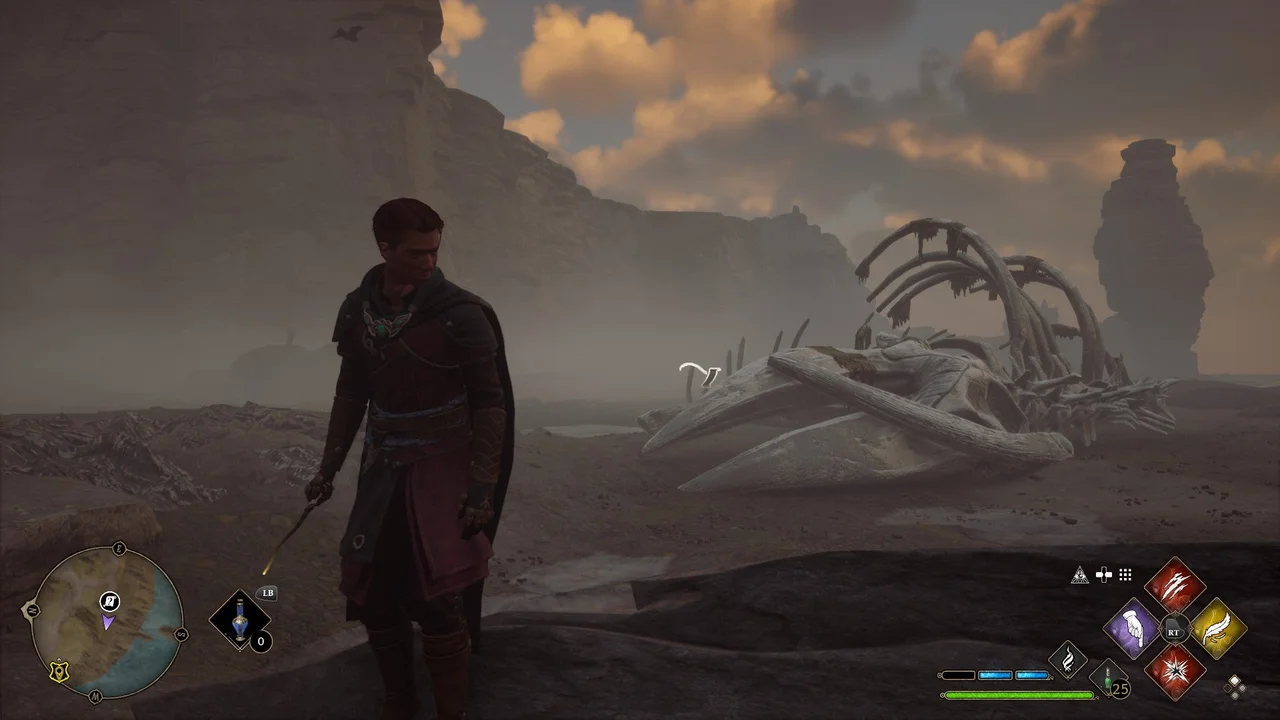The width and height of the screenshot is (1280, 720).
Task: Cast the yellow feather spell
Action: (1217, 629)
